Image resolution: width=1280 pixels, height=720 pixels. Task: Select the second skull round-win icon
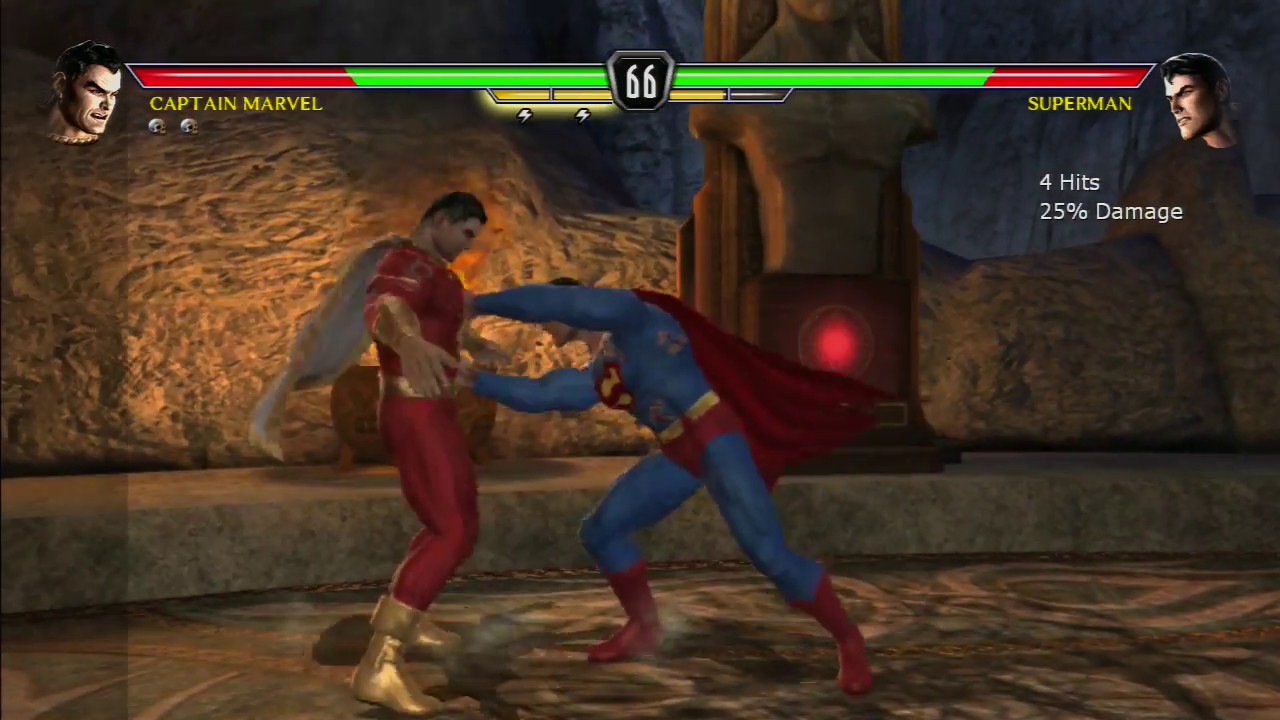[x=189, y=126]
